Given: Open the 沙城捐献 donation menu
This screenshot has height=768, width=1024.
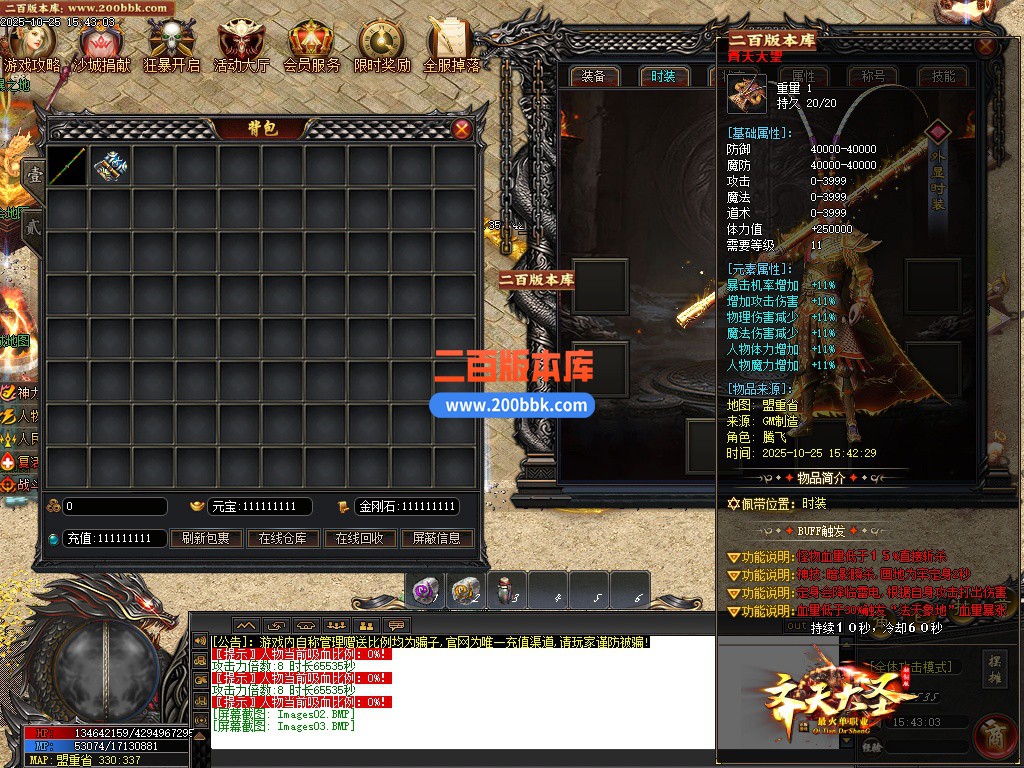Looking at the screenshot, I should click(x=101, y=45).
